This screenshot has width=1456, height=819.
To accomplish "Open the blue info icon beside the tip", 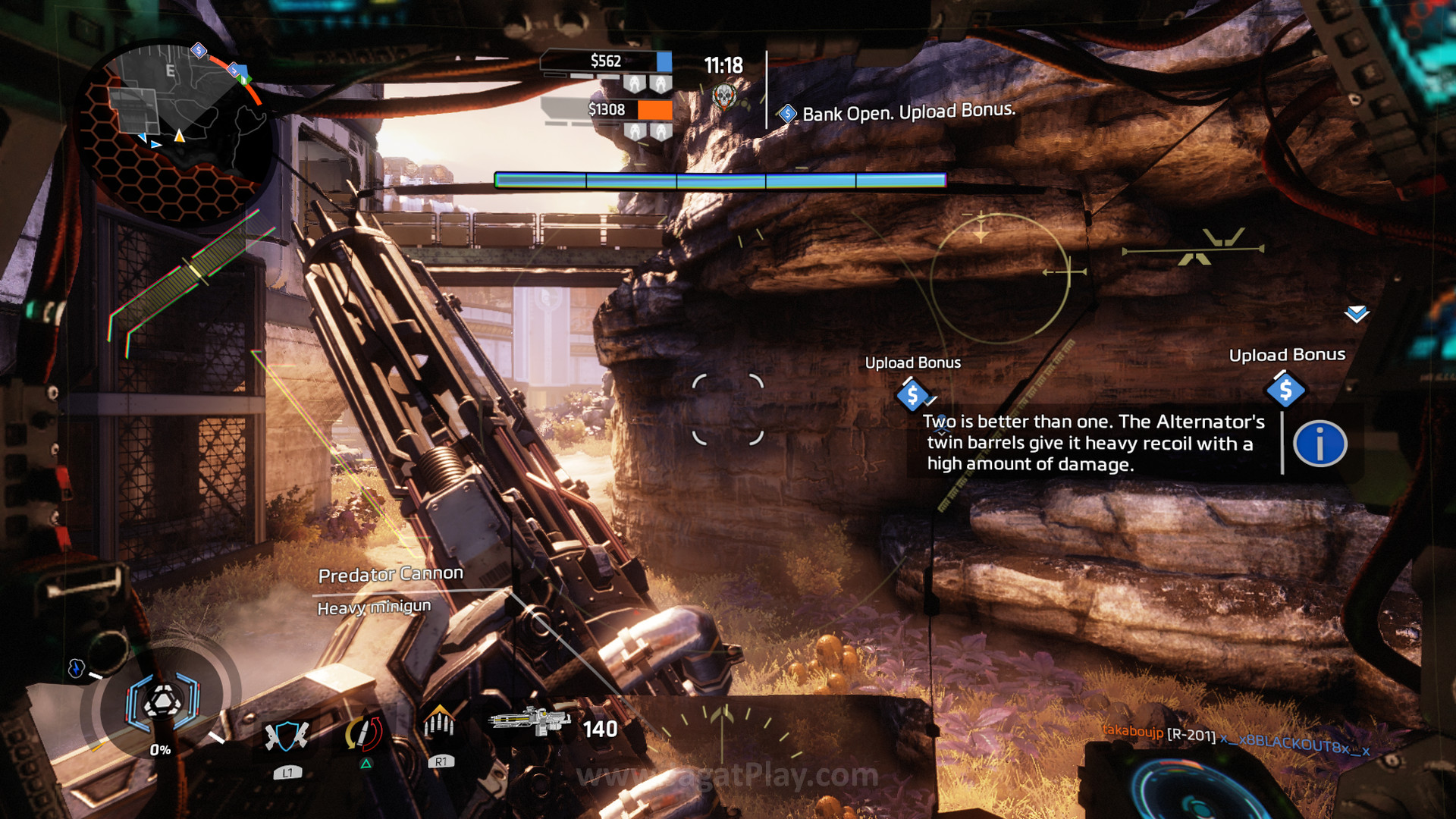I will (x=1319, y=444).
